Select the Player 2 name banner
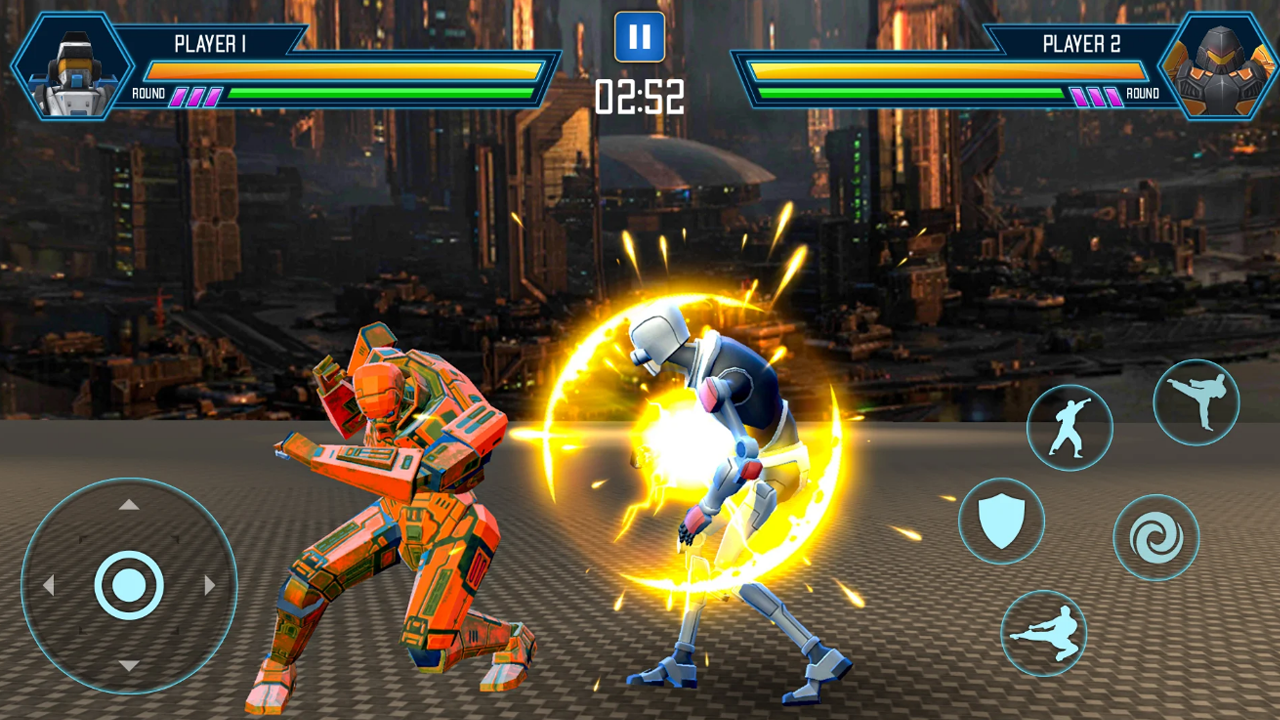The width and height of the screenshot is (1280, 720). 1080,44
